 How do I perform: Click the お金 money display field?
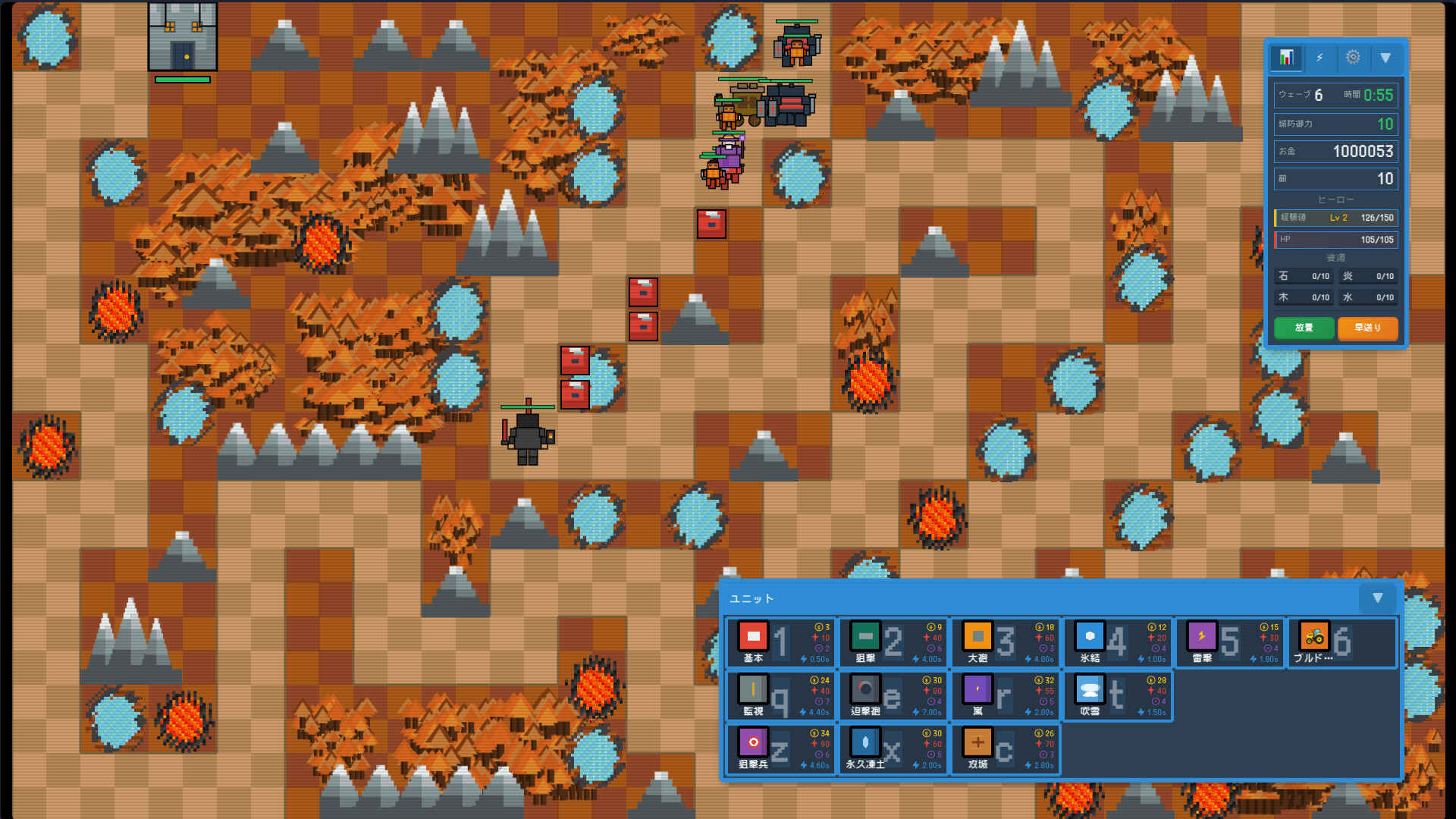click(1335, 151)
